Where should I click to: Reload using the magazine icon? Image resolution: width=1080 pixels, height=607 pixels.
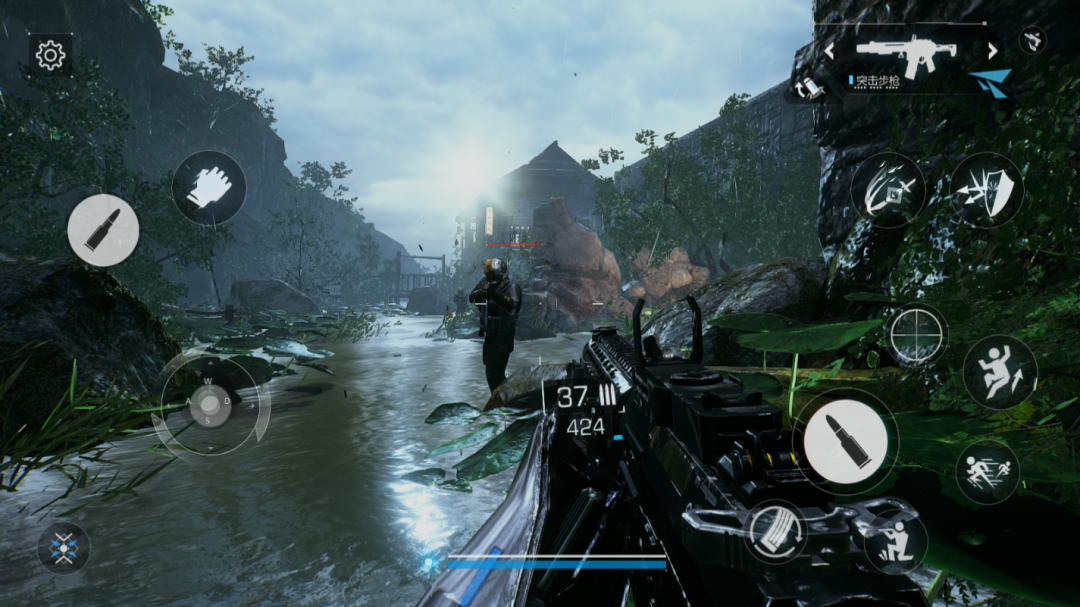(x=776, y=531)
